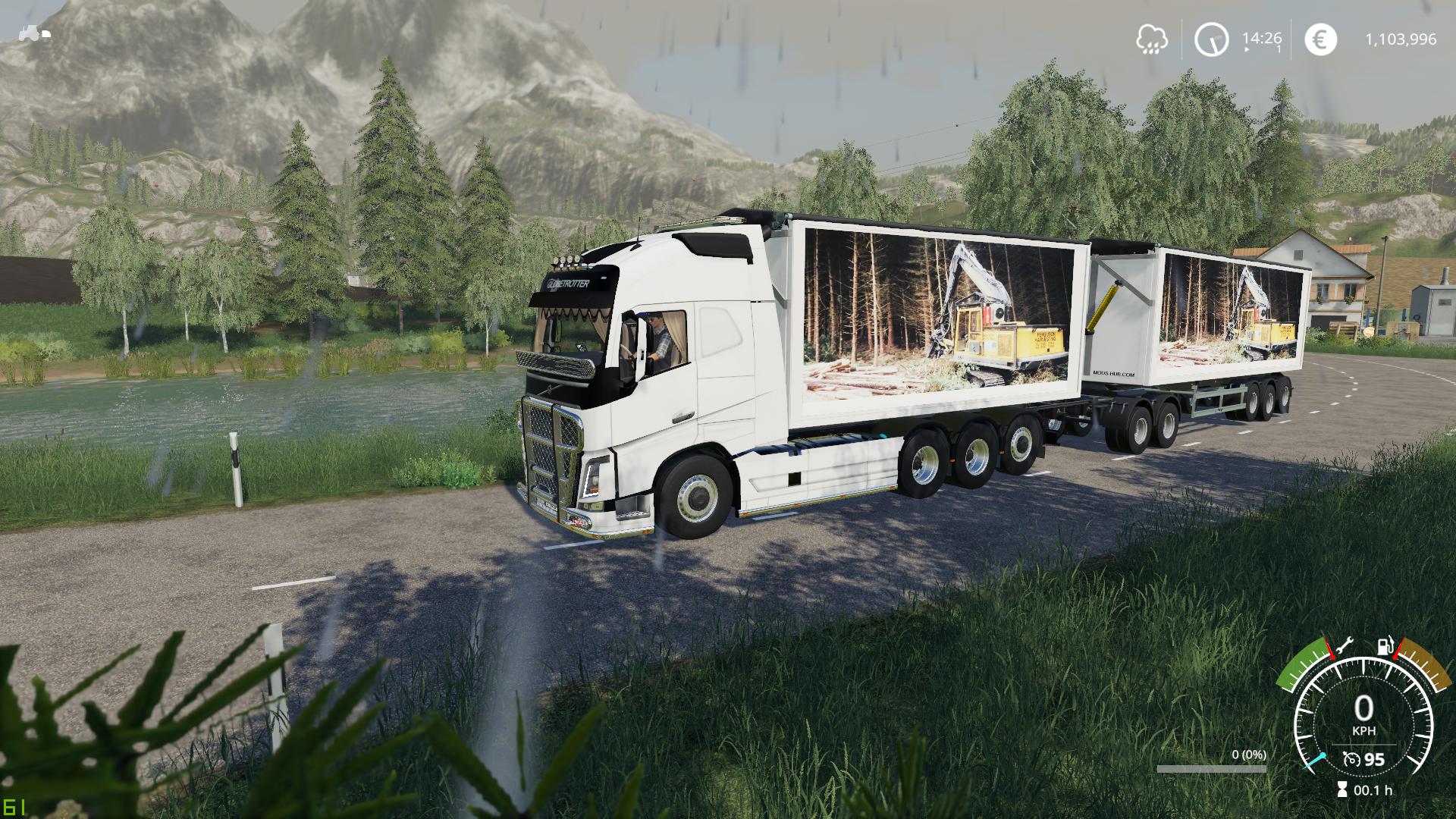Click the fuel pump gauge icon

(1385, 647)
